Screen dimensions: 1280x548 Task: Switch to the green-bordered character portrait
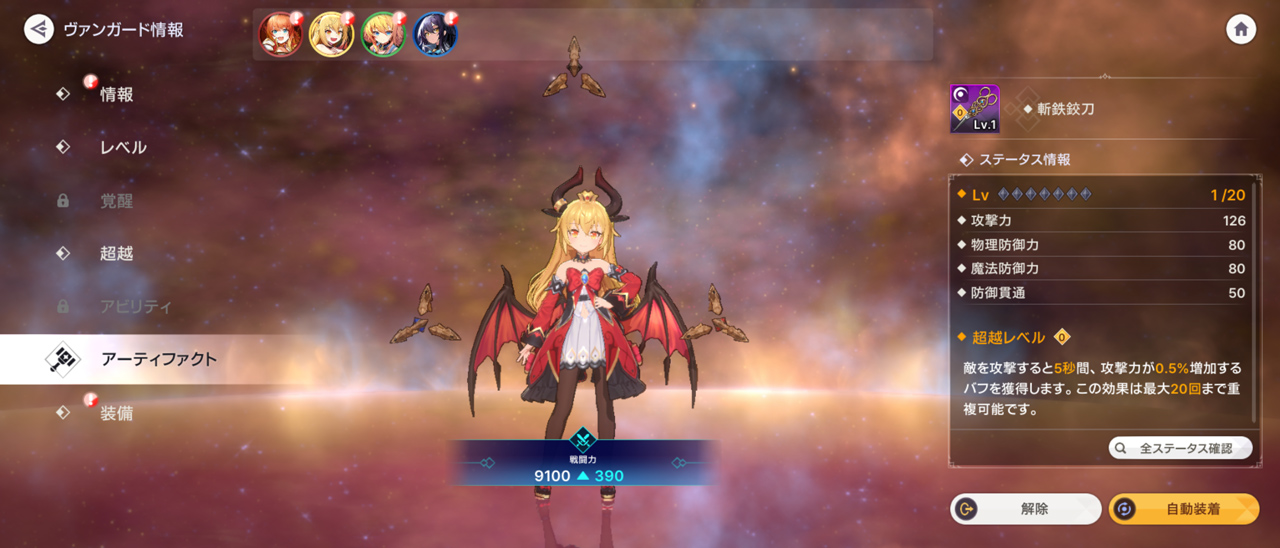point(383,35)
